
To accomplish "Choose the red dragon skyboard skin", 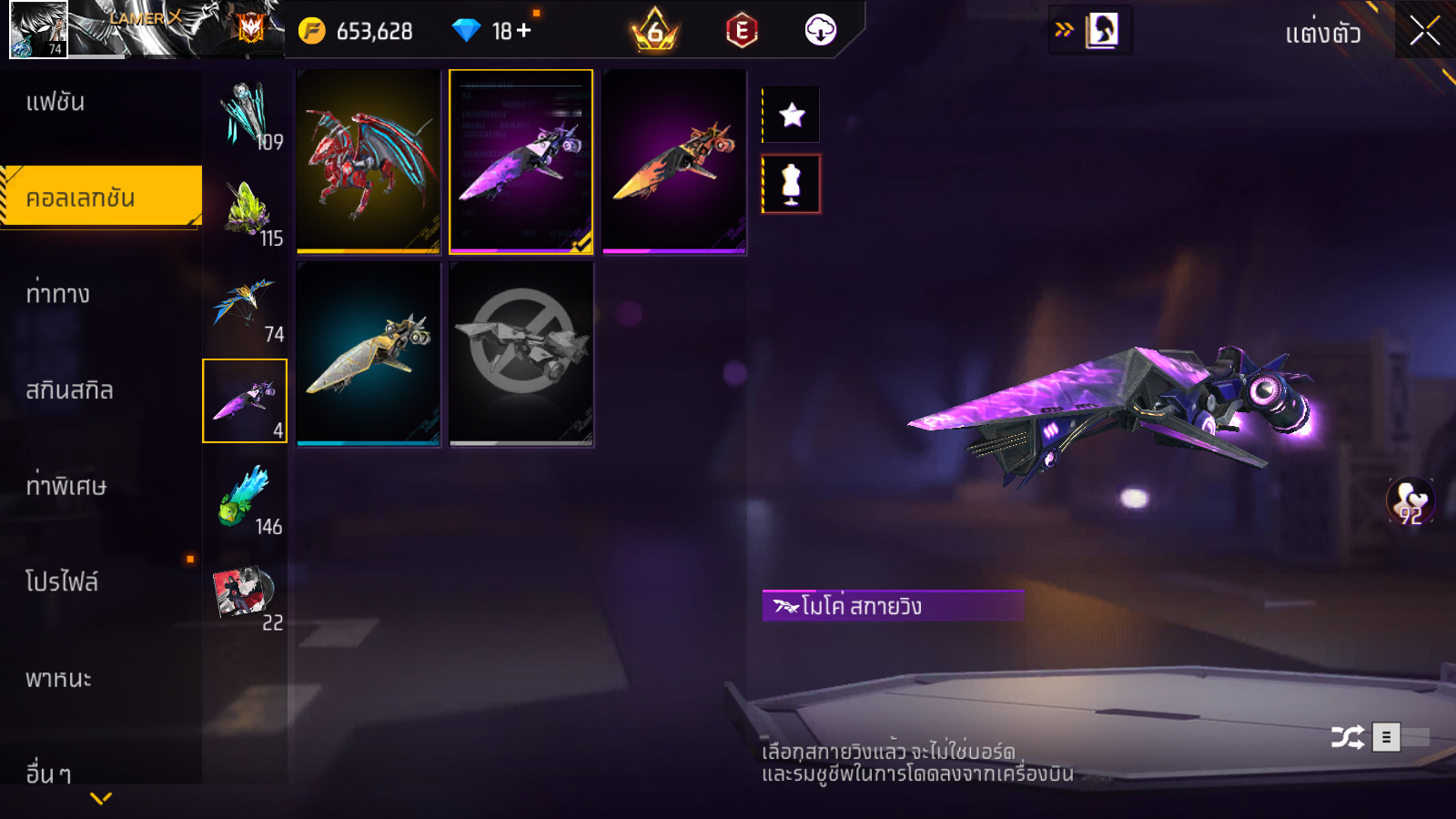I will [369, 161].
